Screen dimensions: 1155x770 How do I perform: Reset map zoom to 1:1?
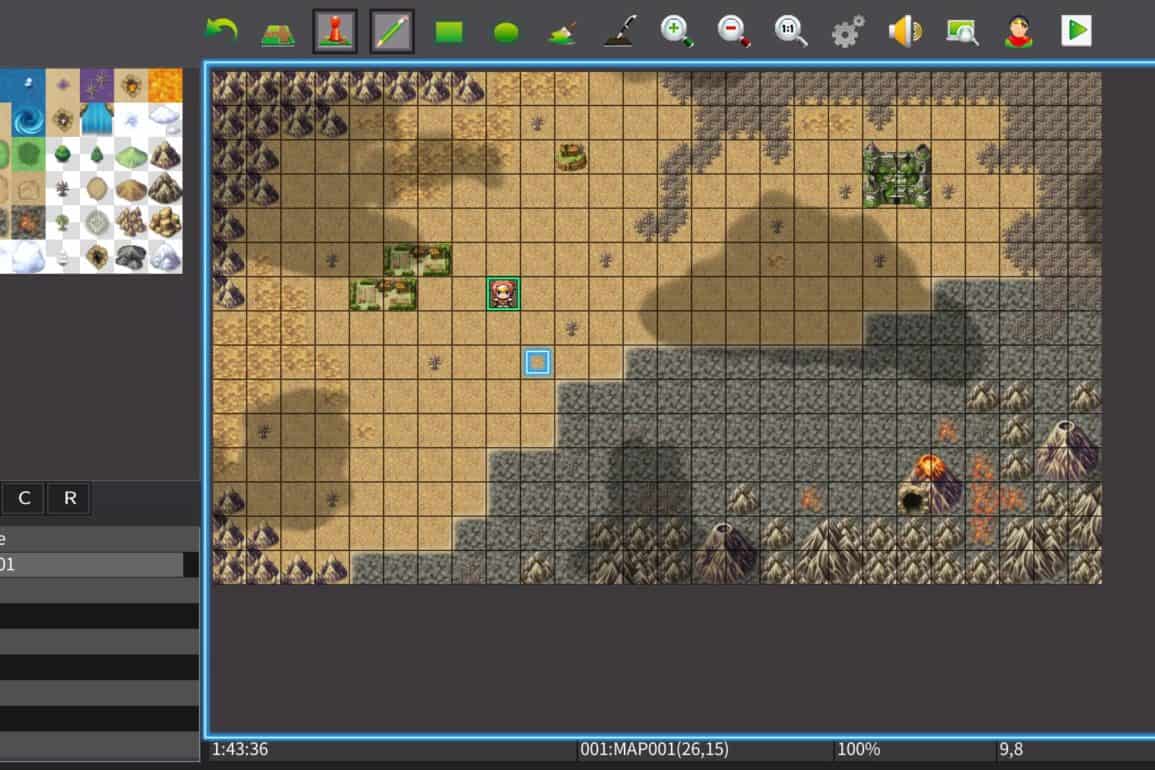click(791, 32)
